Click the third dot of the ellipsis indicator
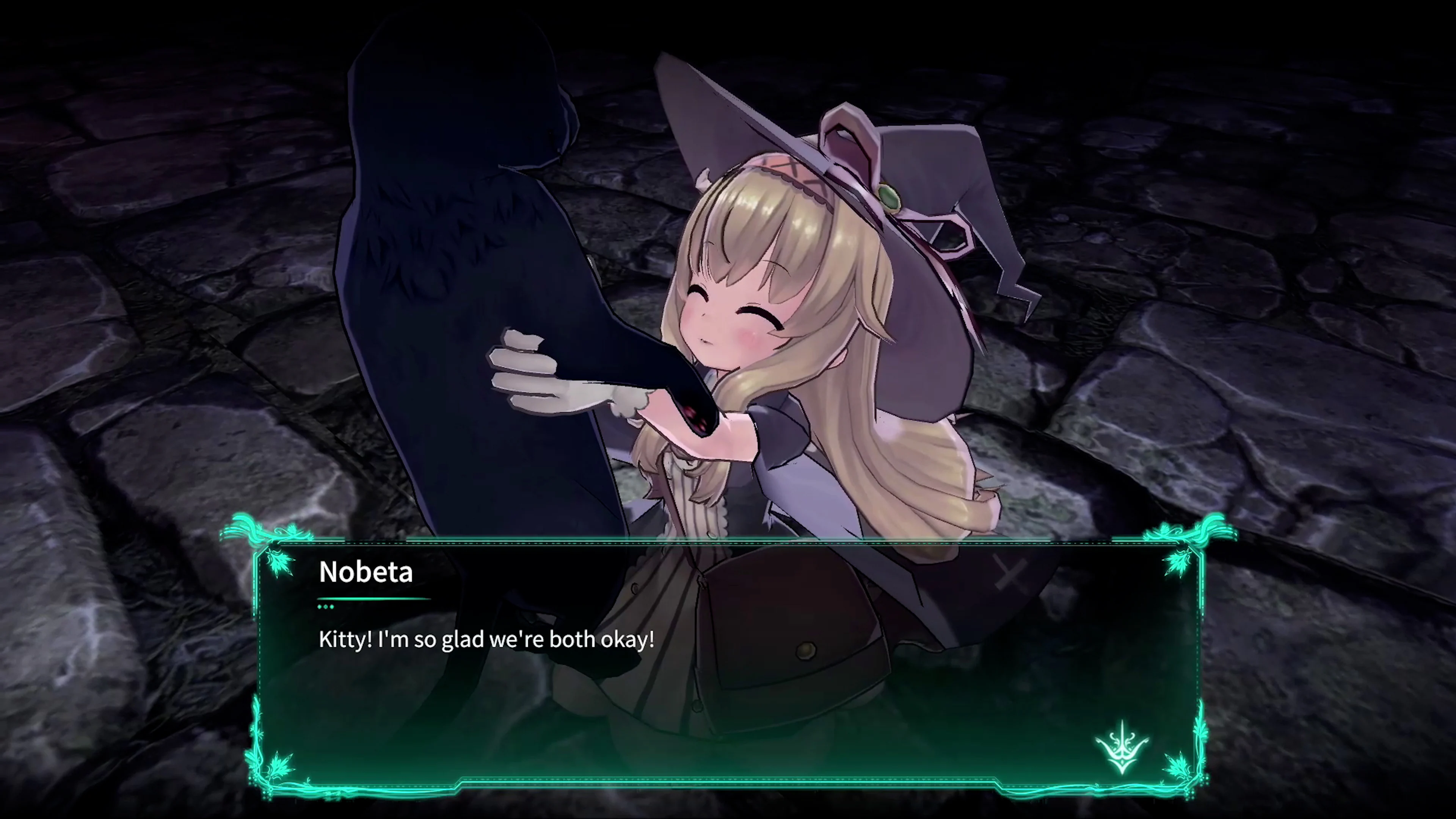1456x819 pixels. point(333,607)
